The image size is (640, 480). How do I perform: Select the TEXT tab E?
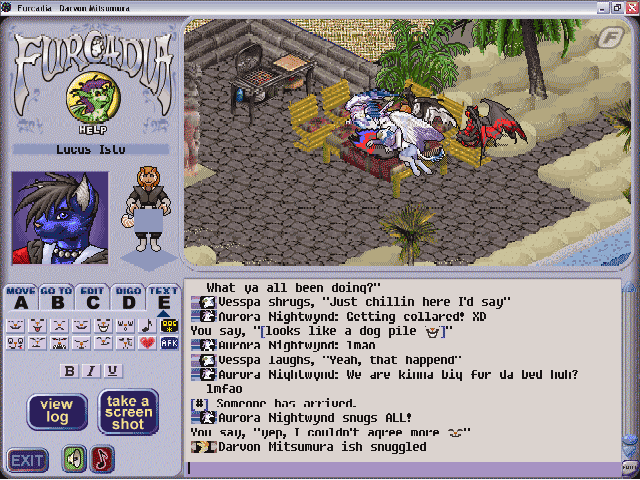(163, 299)
